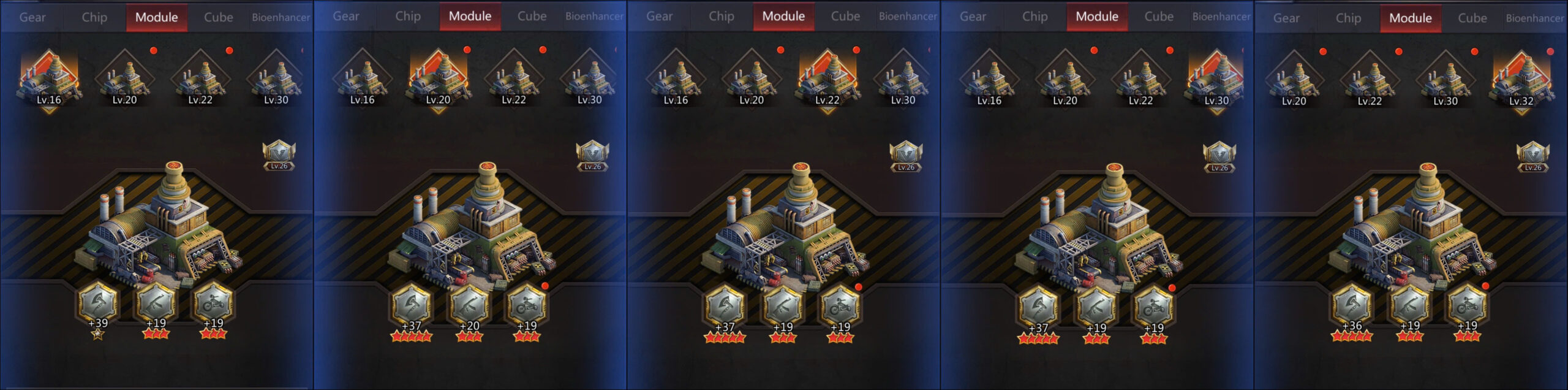
Task: Open the +36 hexagon module slot
Action: click(1352, 305)
